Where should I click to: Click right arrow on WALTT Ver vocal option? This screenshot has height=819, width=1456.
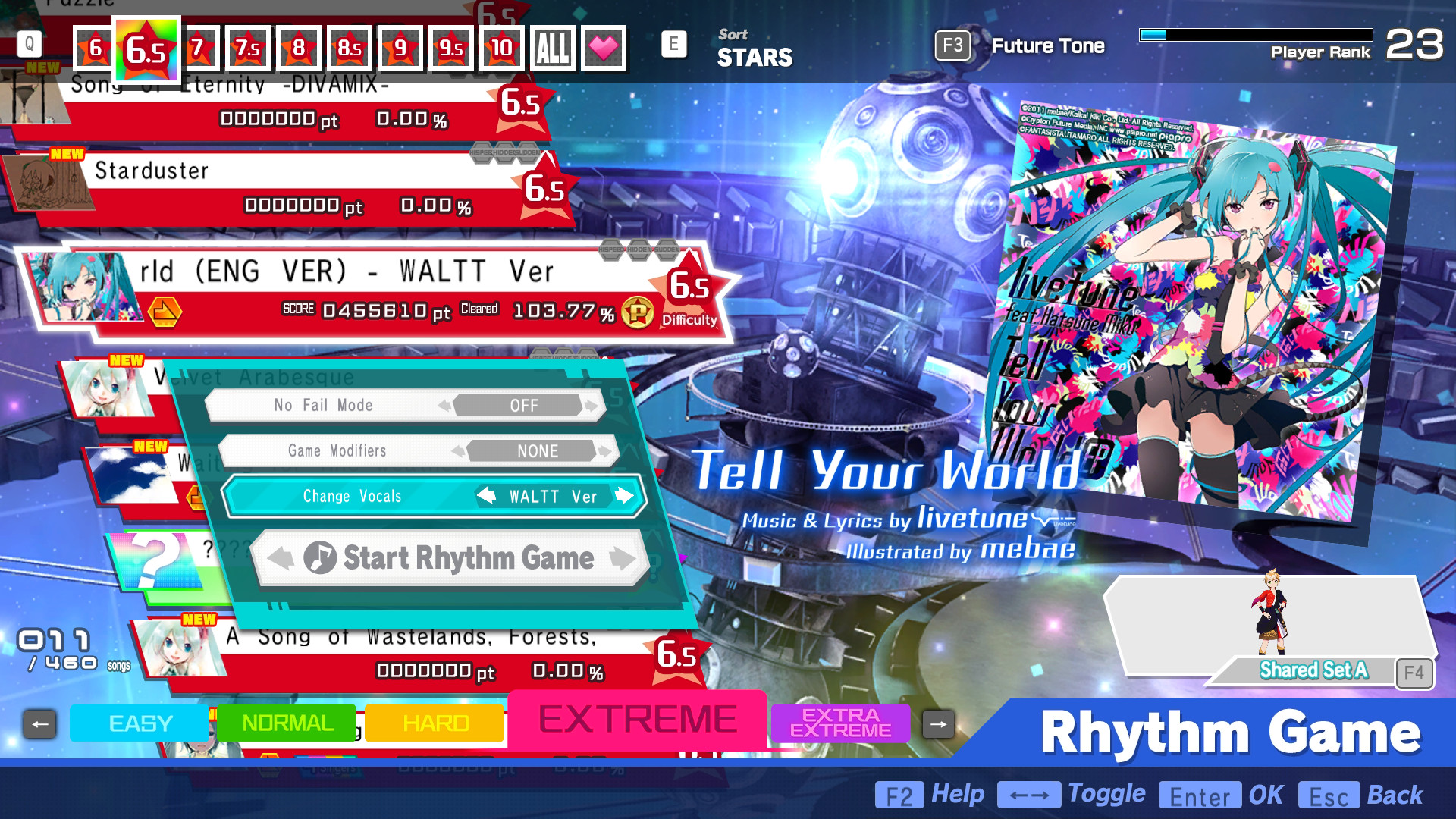(x=623, y=496)
